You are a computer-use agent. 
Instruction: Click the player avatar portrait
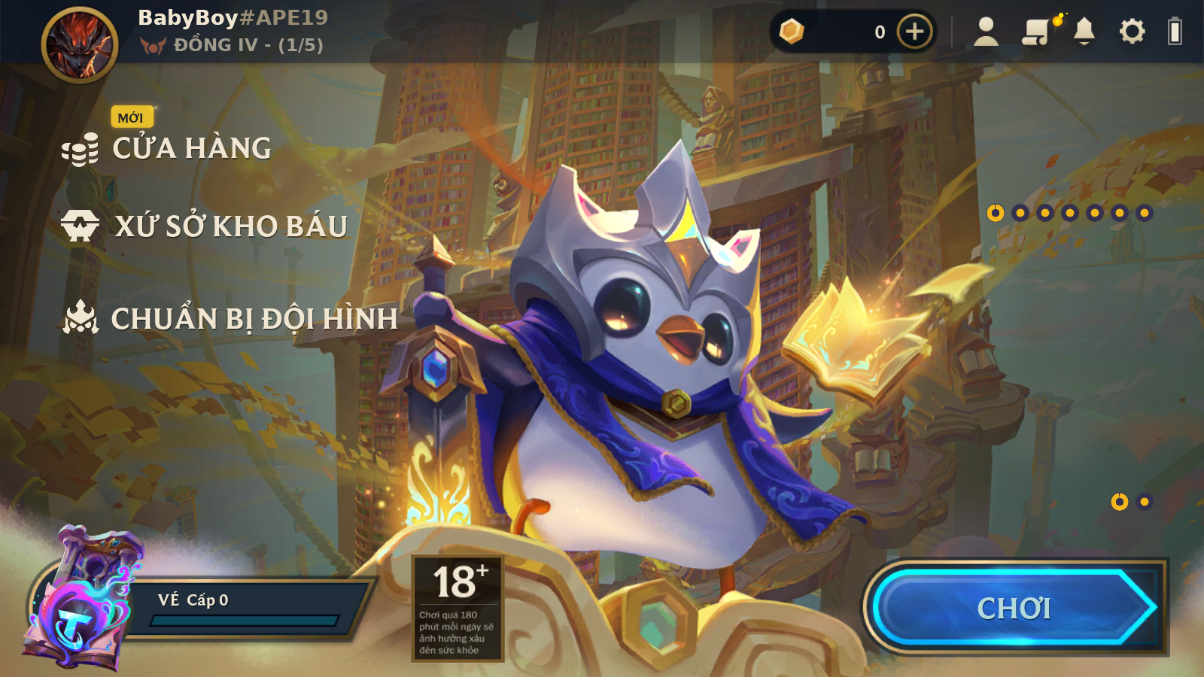pos(80,45)
